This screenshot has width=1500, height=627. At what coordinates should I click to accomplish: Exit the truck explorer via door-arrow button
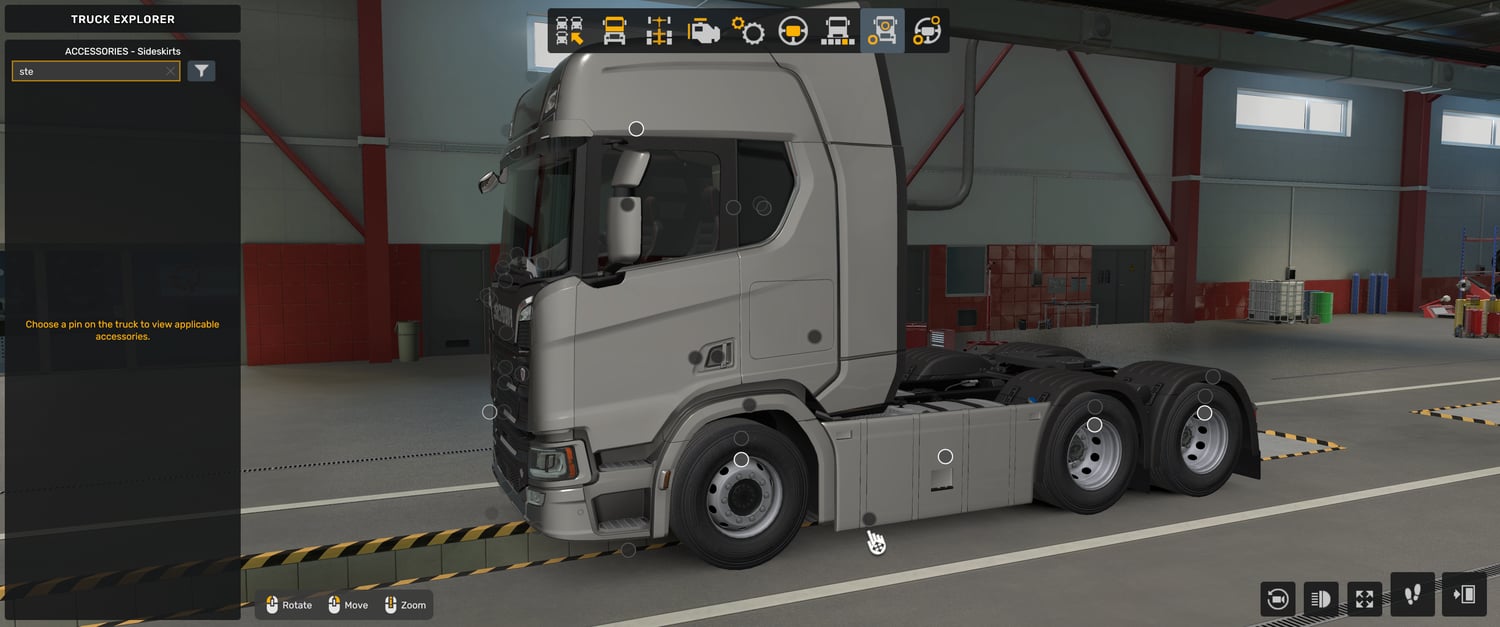click(x=1464, y=595)
